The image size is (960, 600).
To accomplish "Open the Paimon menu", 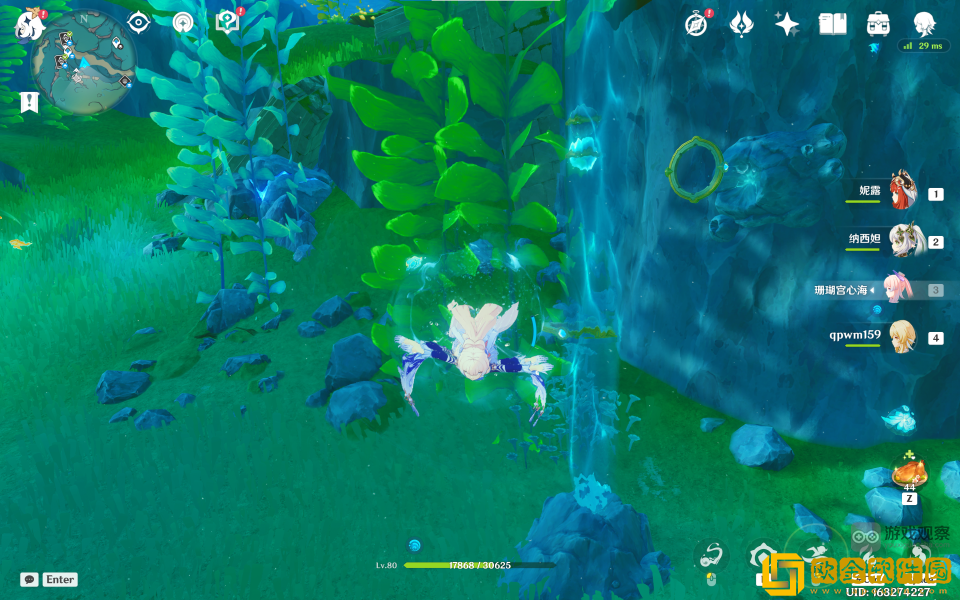I will tap(25, 27).
